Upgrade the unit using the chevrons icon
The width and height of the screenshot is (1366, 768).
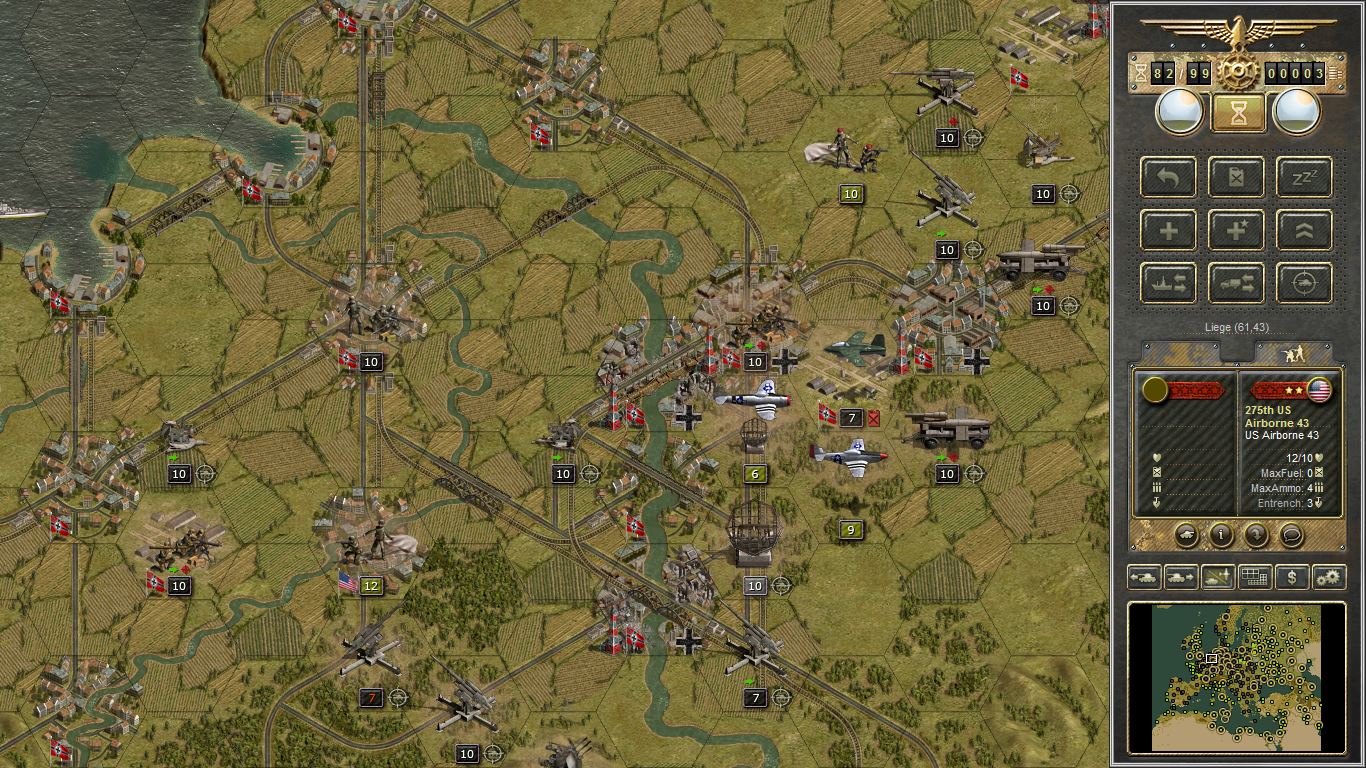tap(1304, 230)
